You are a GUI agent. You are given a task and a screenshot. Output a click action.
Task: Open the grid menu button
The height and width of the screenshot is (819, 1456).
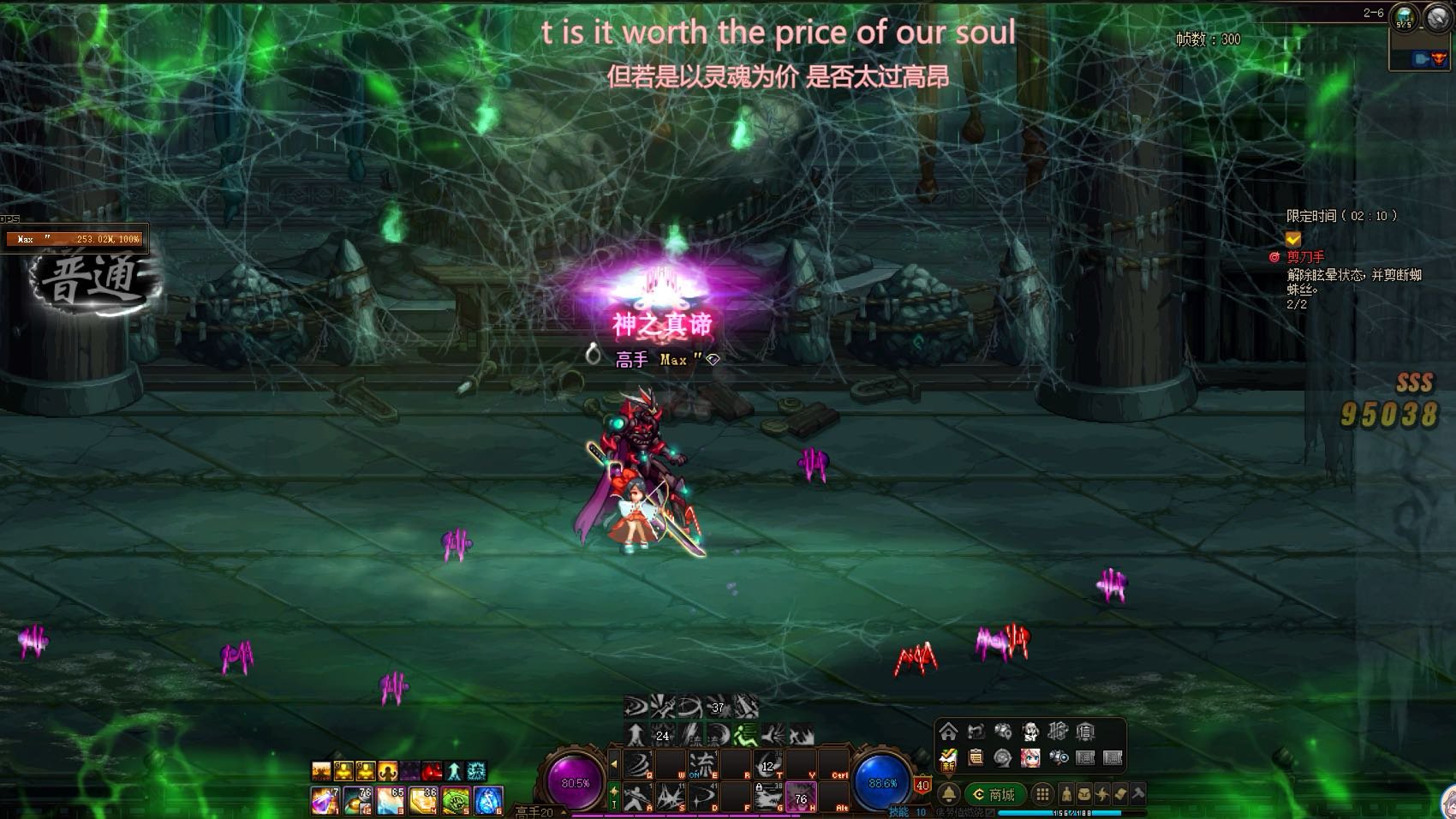click(1041, 794)
